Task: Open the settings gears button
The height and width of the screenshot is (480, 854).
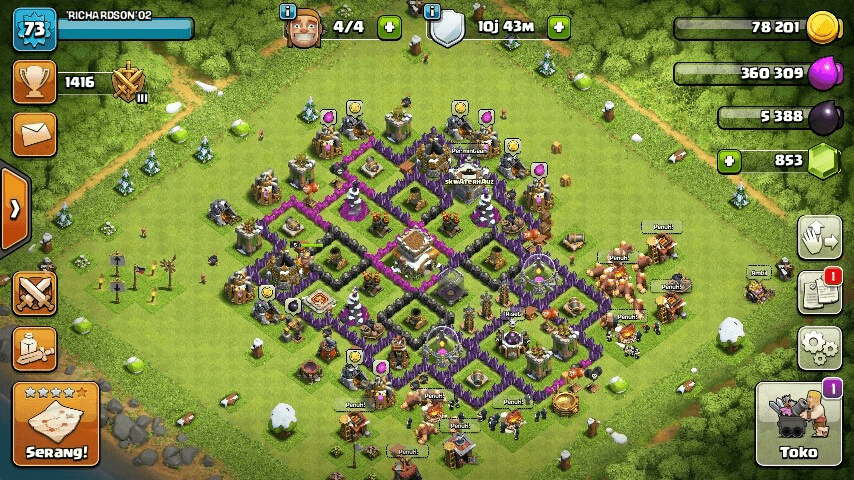Action: tap(819, 347)
